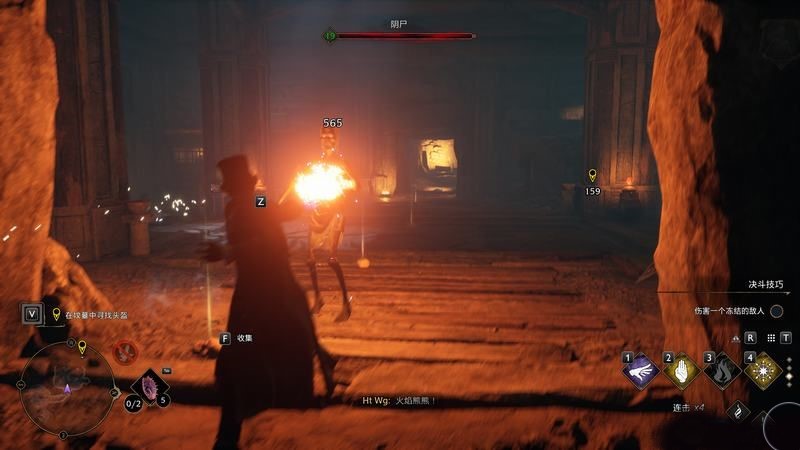800x450 pixels.
Task: Click the yellow waypoint marker showing 159
Action: pyautogui.click(x=592, y=176)
